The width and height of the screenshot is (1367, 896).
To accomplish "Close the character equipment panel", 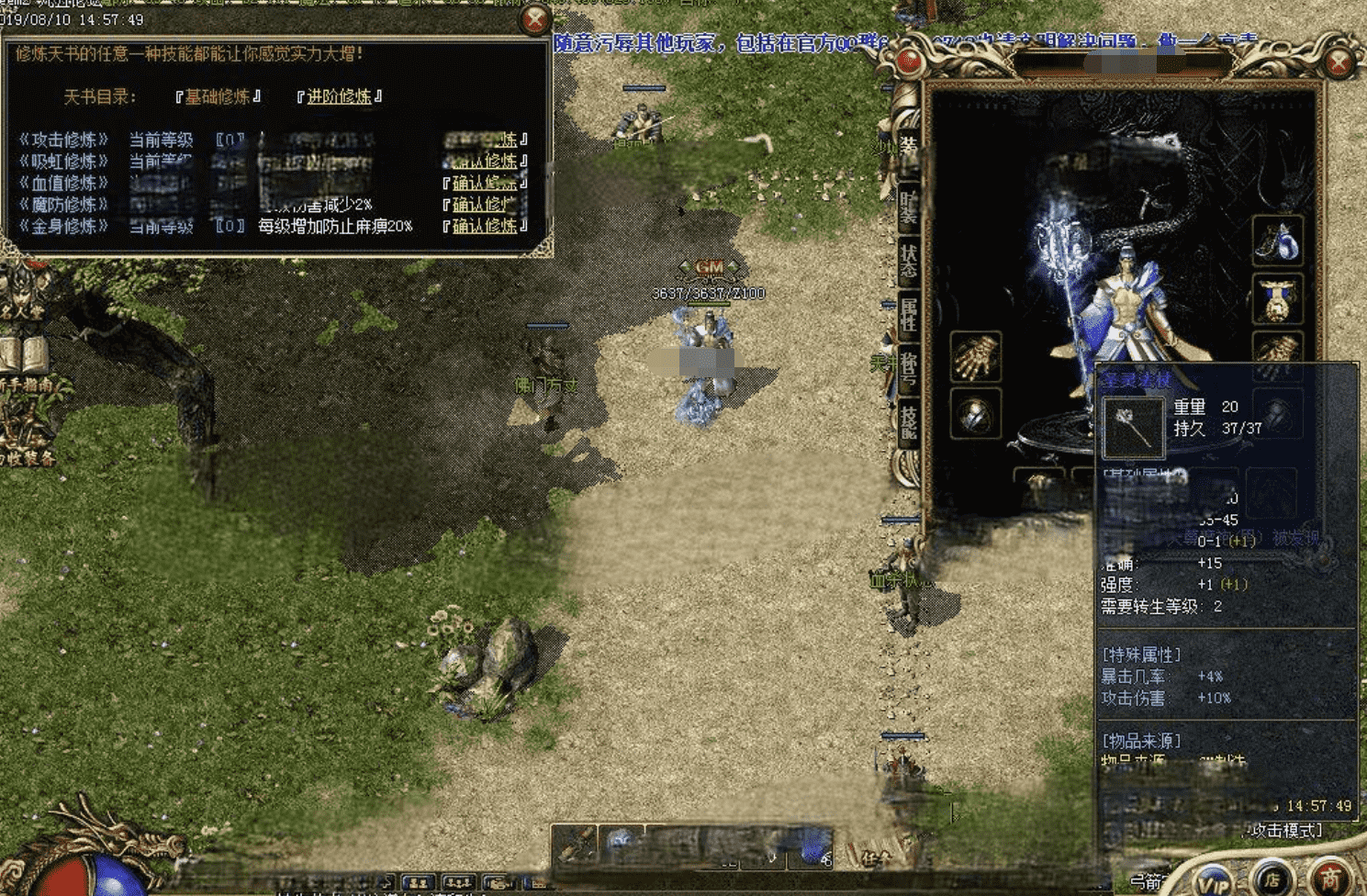I will [1339, 62].
